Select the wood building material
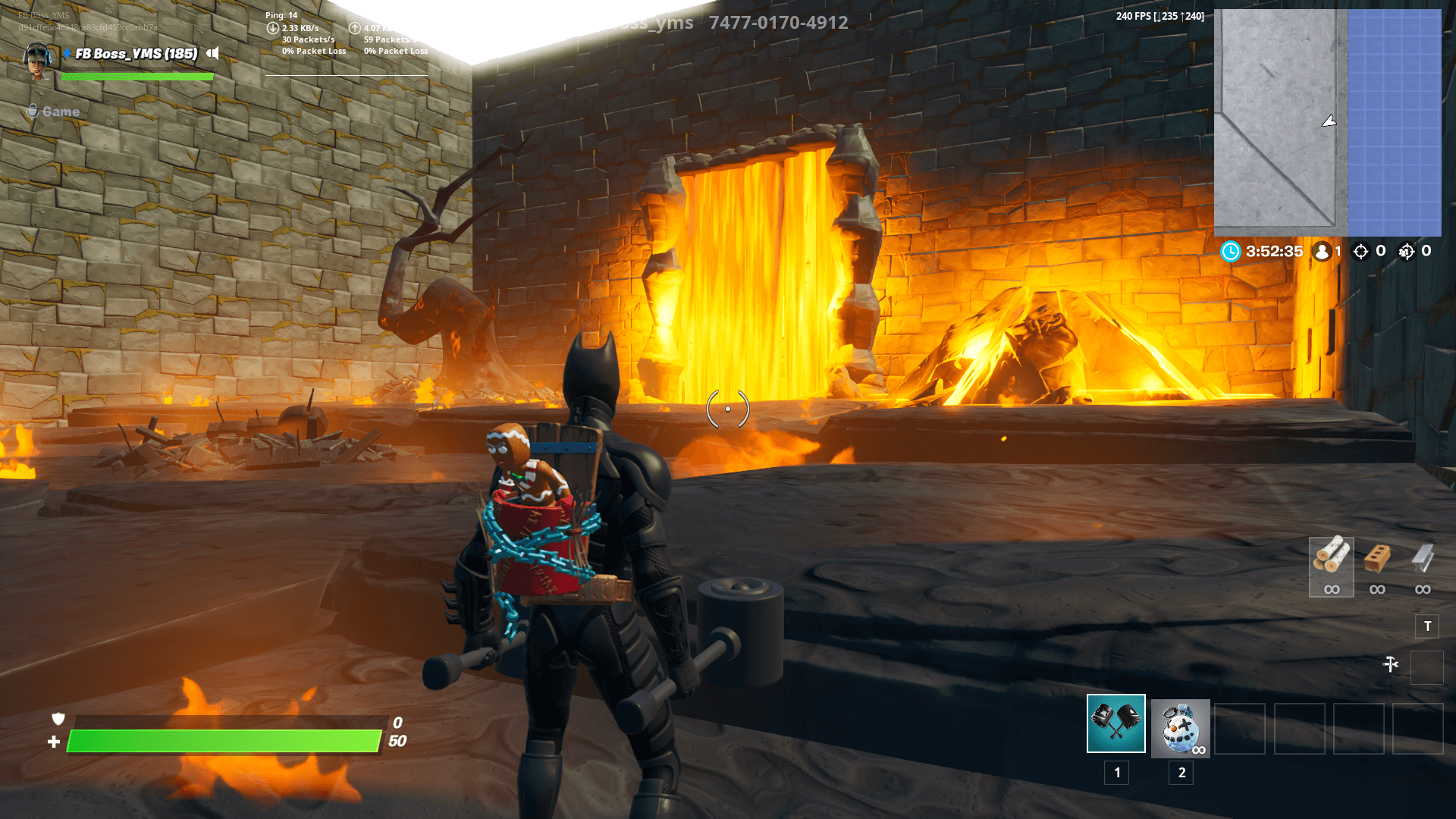Image resolution: width=1456 pixels, height=819 pixels. click(1331, 561)
